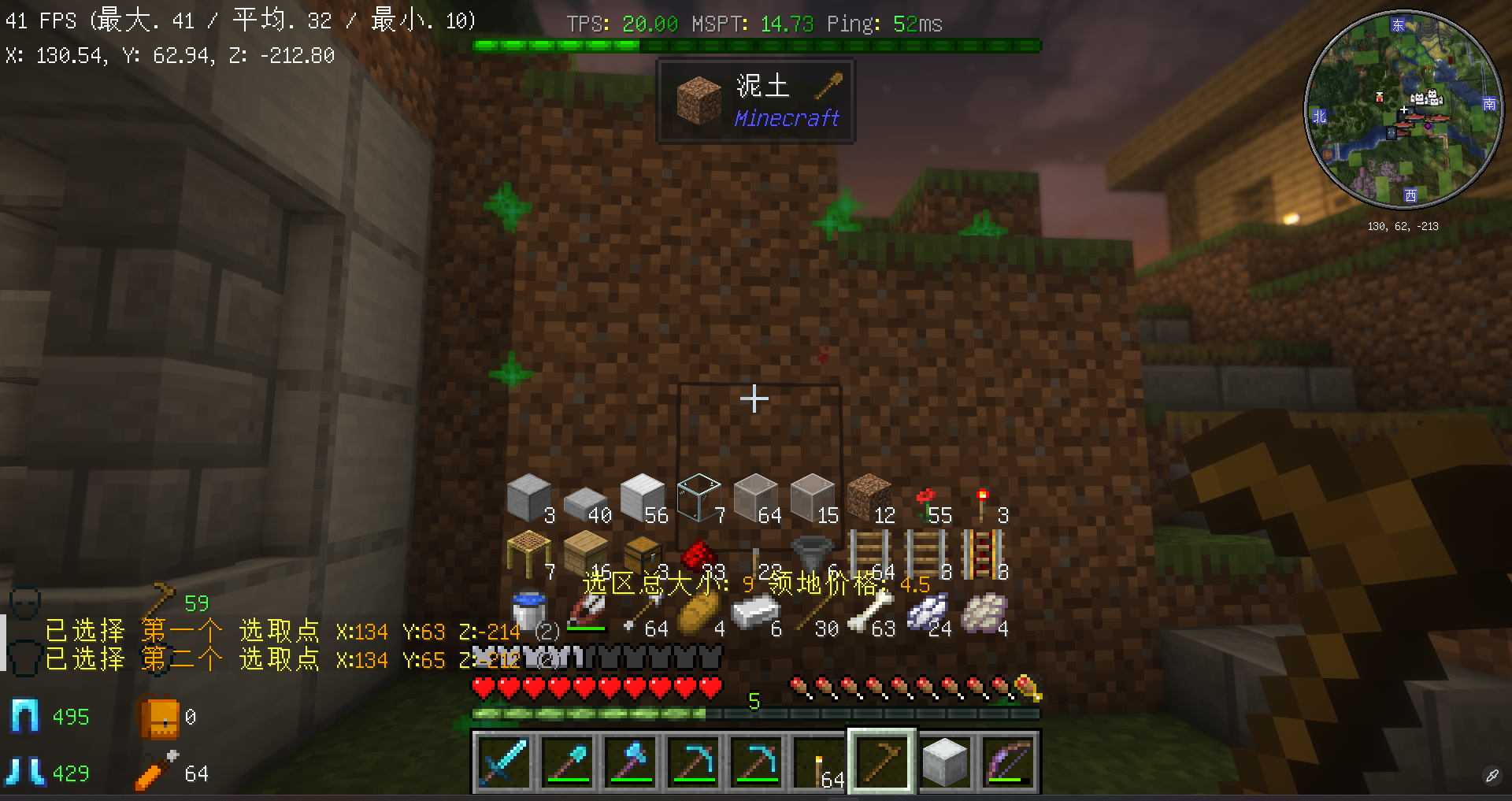Click the pin icon in bottom-right corner
The image size is (1512, 801).
[1492, 776]
